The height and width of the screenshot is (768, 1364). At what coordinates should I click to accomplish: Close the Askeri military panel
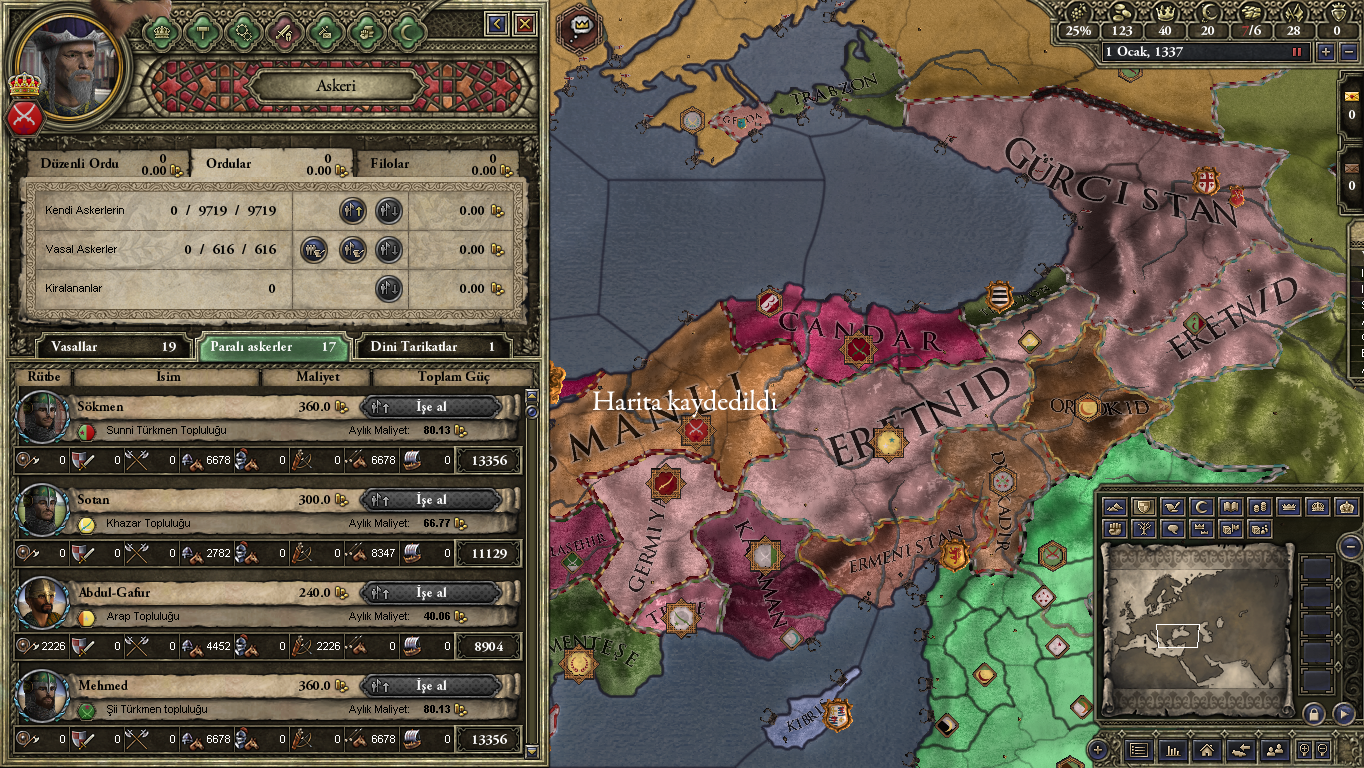click(525, 23)
